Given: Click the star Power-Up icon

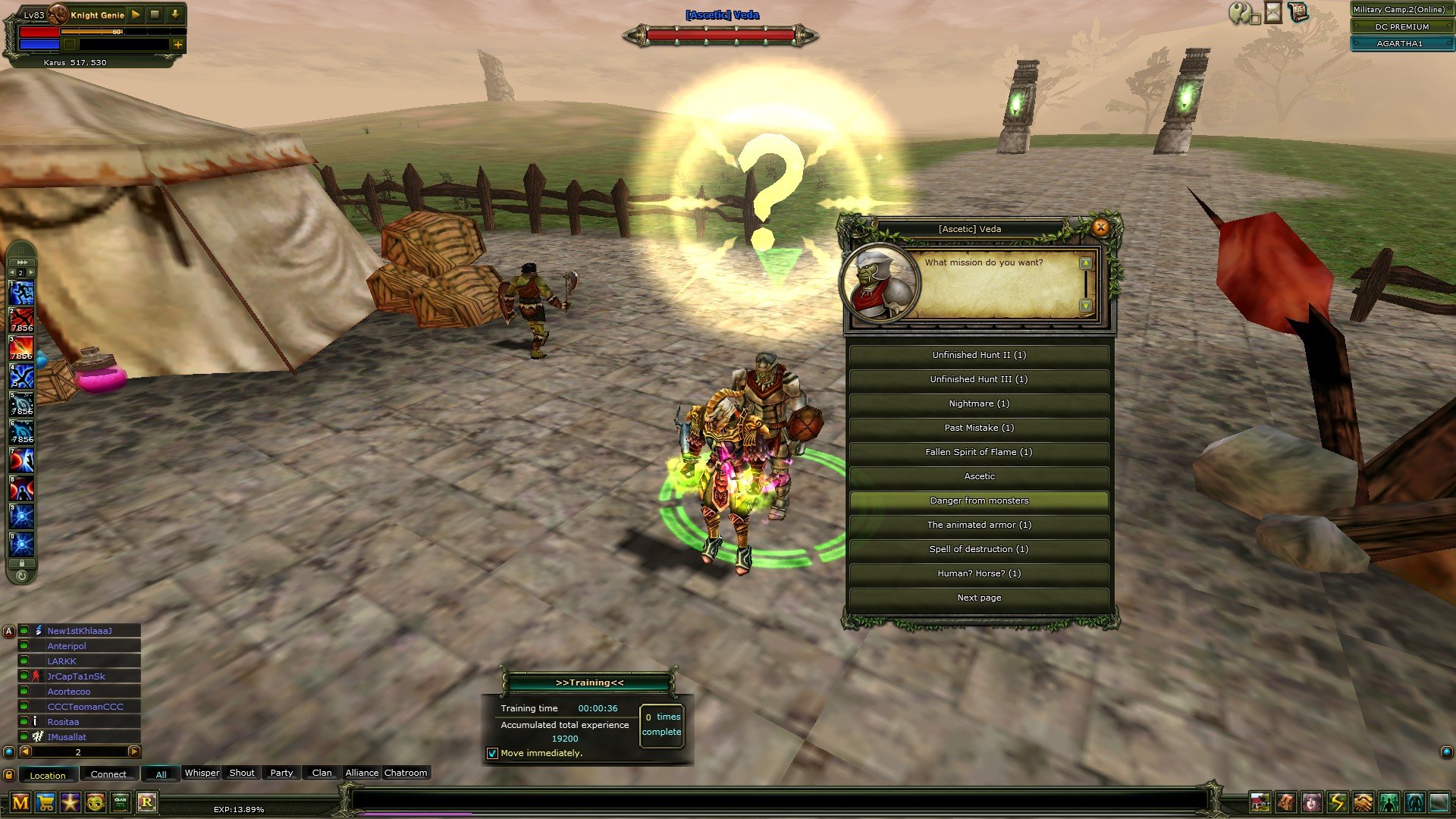Looking at the screenshot, I should click(70, 802).
